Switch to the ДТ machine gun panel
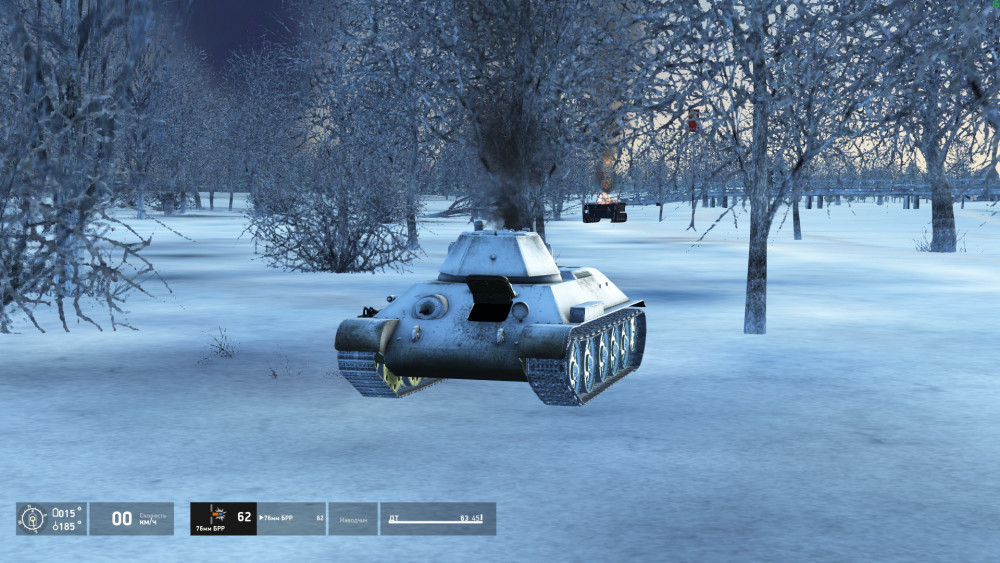1000x563 pixels. pyautogui.click(x=437, y=518)
